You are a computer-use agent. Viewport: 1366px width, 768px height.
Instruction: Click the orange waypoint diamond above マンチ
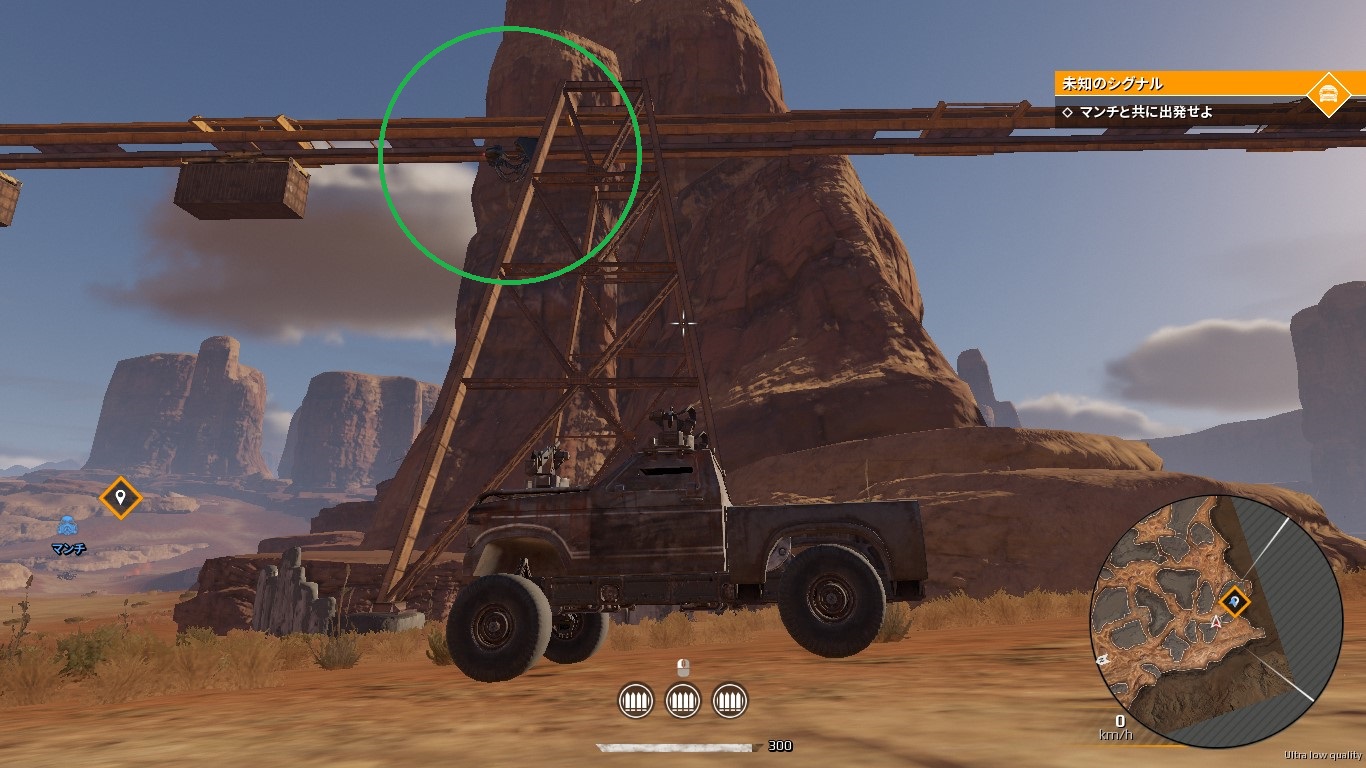point(121,497)
